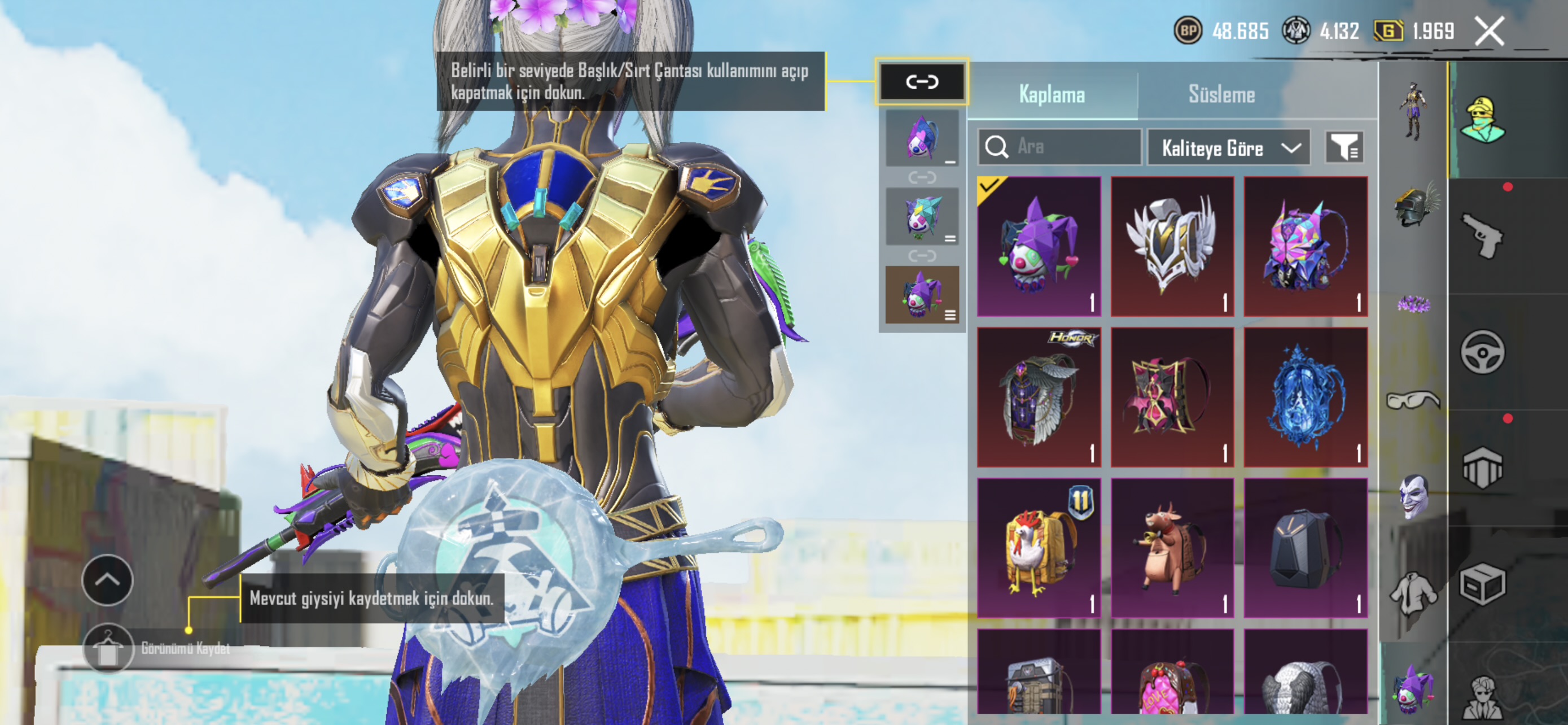
Task: Click the round up-arrow expand button
Action: 108,580
